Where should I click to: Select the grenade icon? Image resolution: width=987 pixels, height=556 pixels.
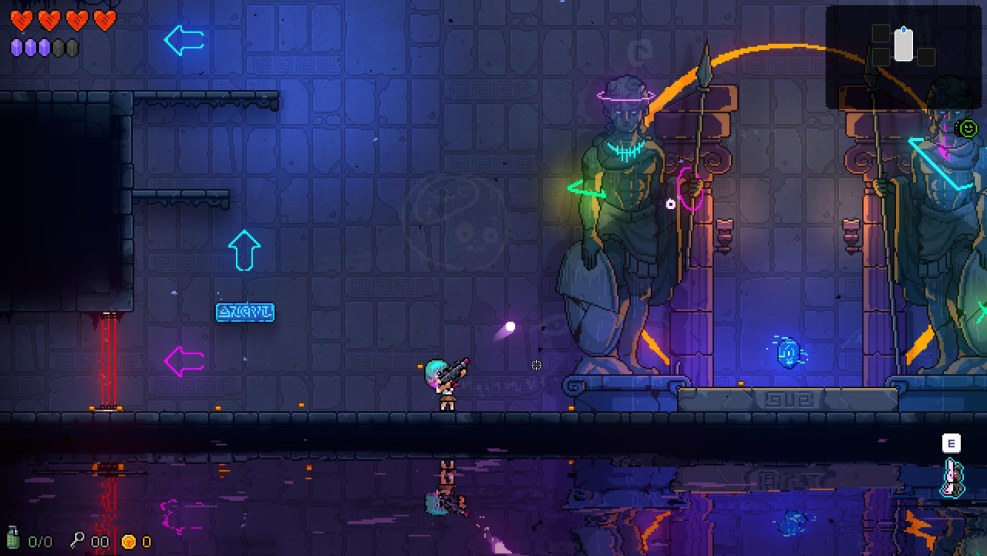pyautogui.click(x=13, y=540)
